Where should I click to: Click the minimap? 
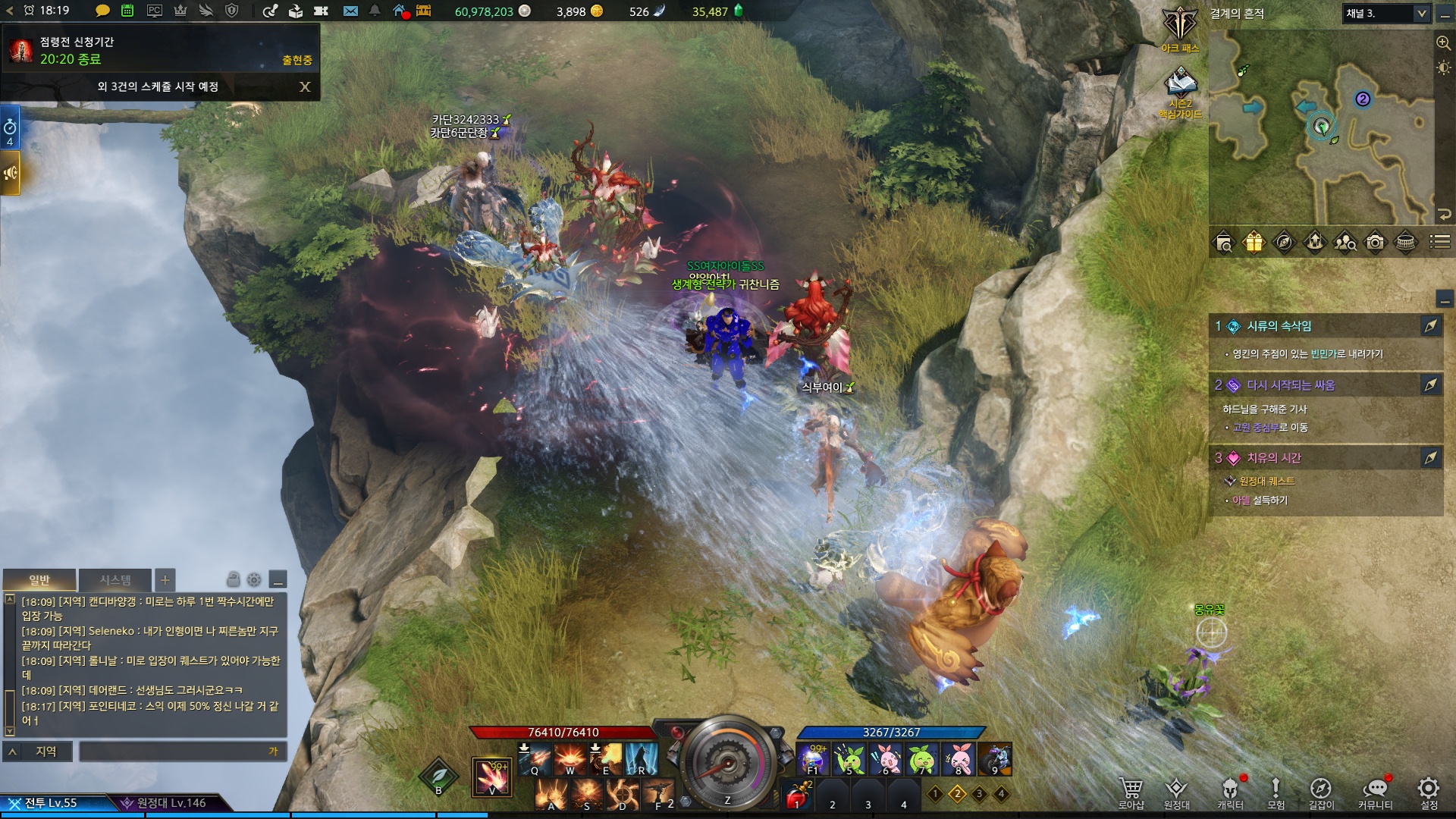(x=1319, y=129)
